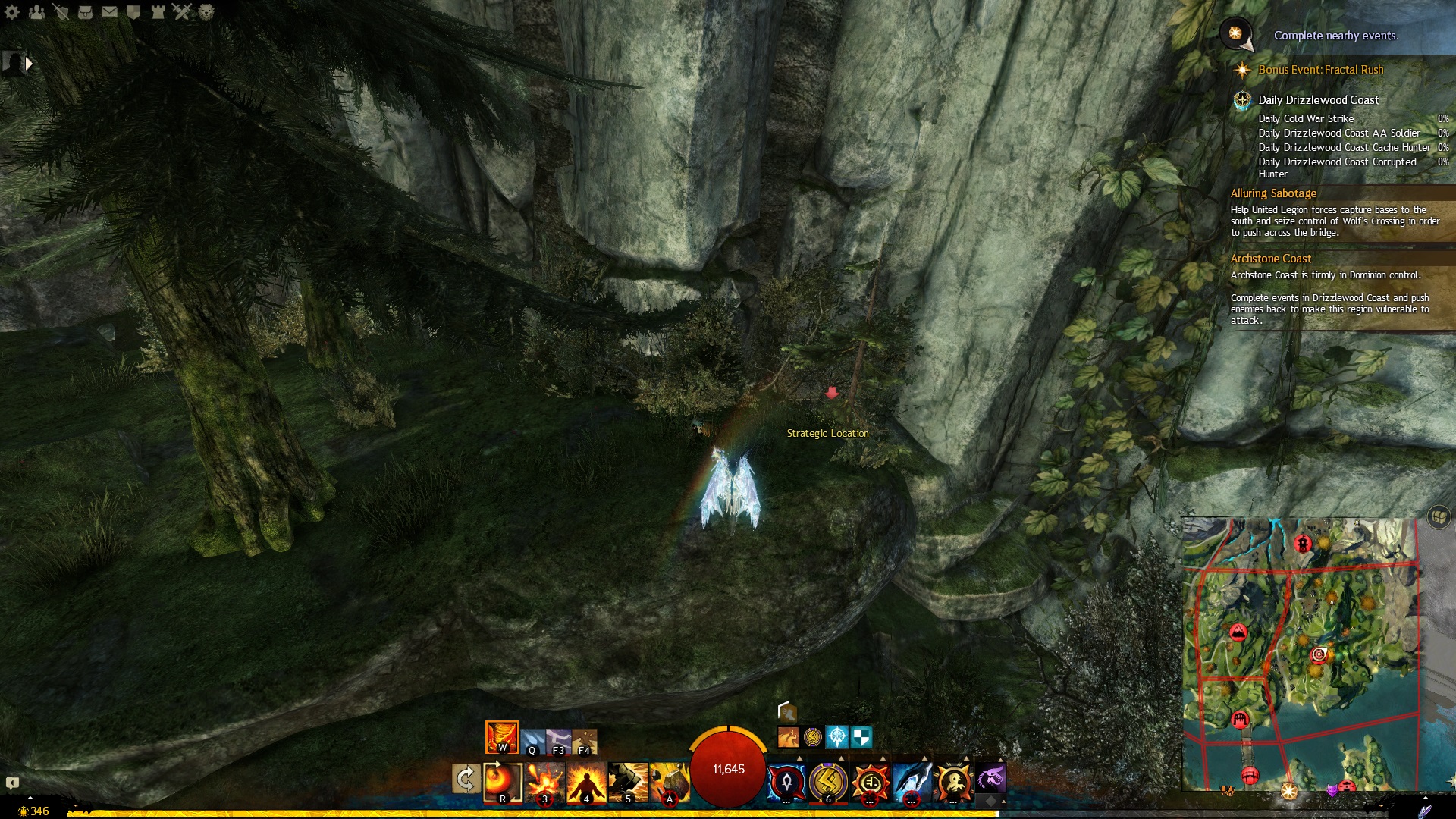Open the treasure chest icon above the minimap
This screenshot has width=1456, height=819.
tap(1438, 517)
